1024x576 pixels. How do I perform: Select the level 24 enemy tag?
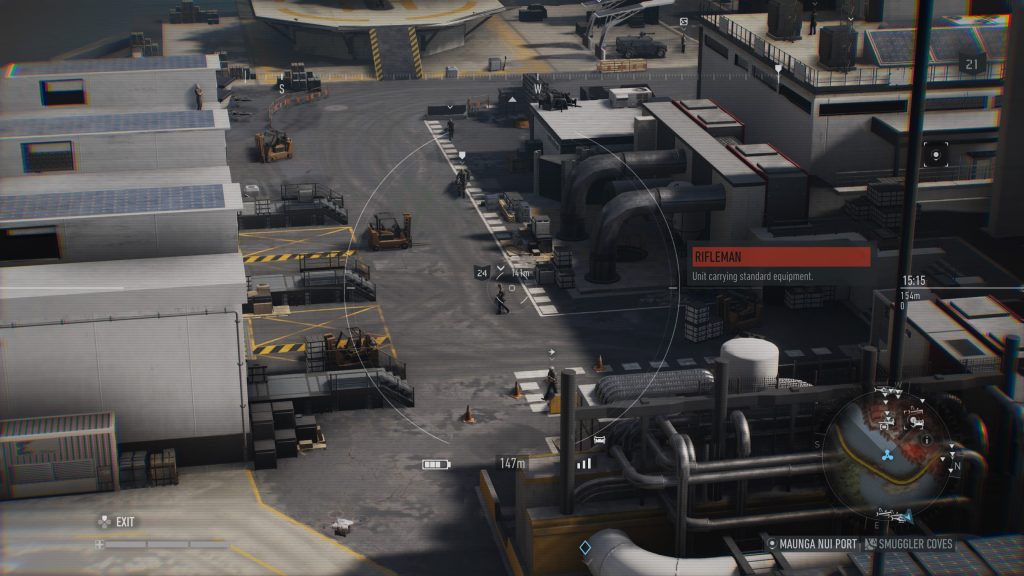[482, 272]
